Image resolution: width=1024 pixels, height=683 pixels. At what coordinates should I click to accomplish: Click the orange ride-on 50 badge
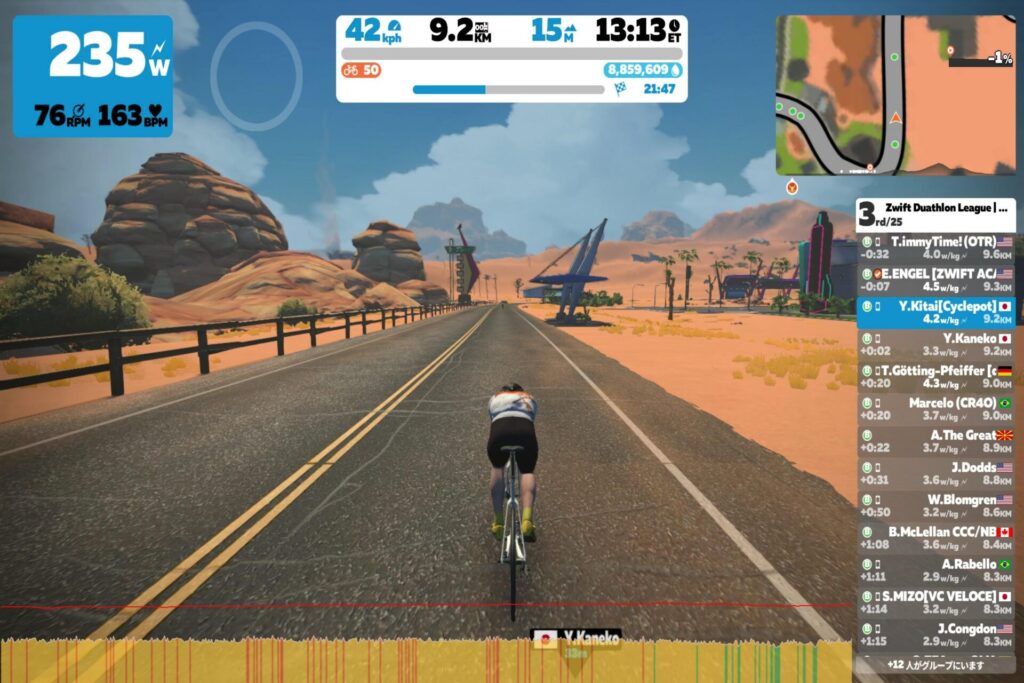[361, 70]
